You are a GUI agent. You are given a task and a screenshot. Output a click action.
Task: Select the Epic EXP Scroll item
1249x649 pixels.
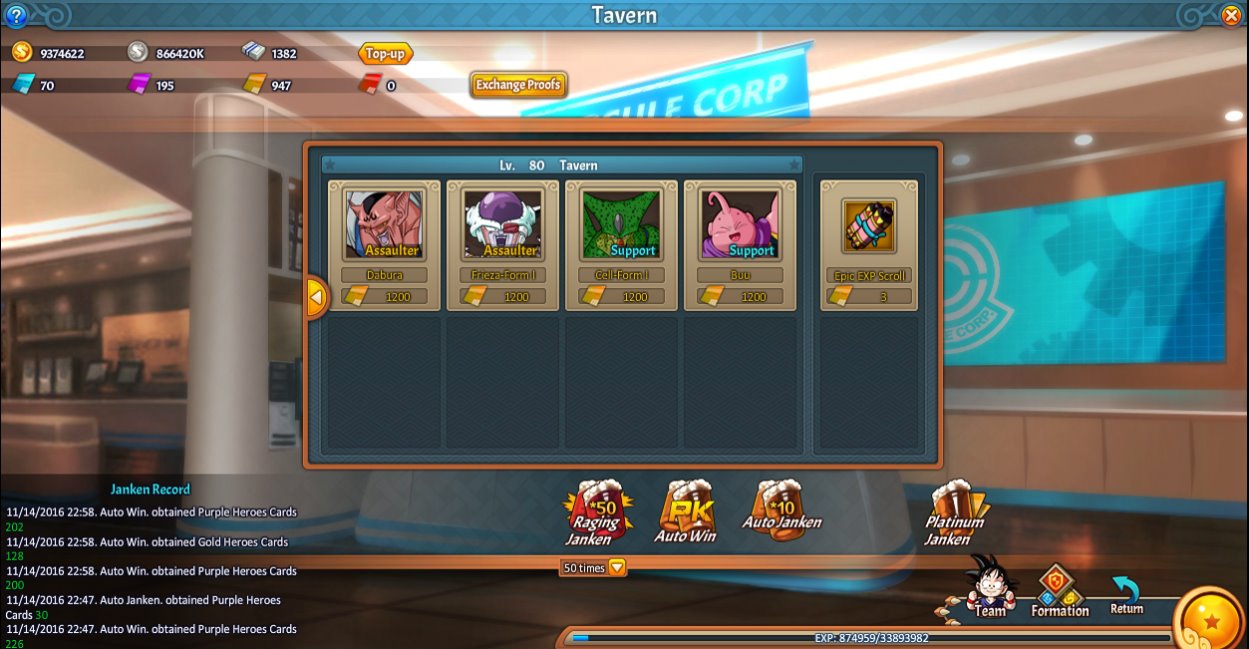click(868, 226)
